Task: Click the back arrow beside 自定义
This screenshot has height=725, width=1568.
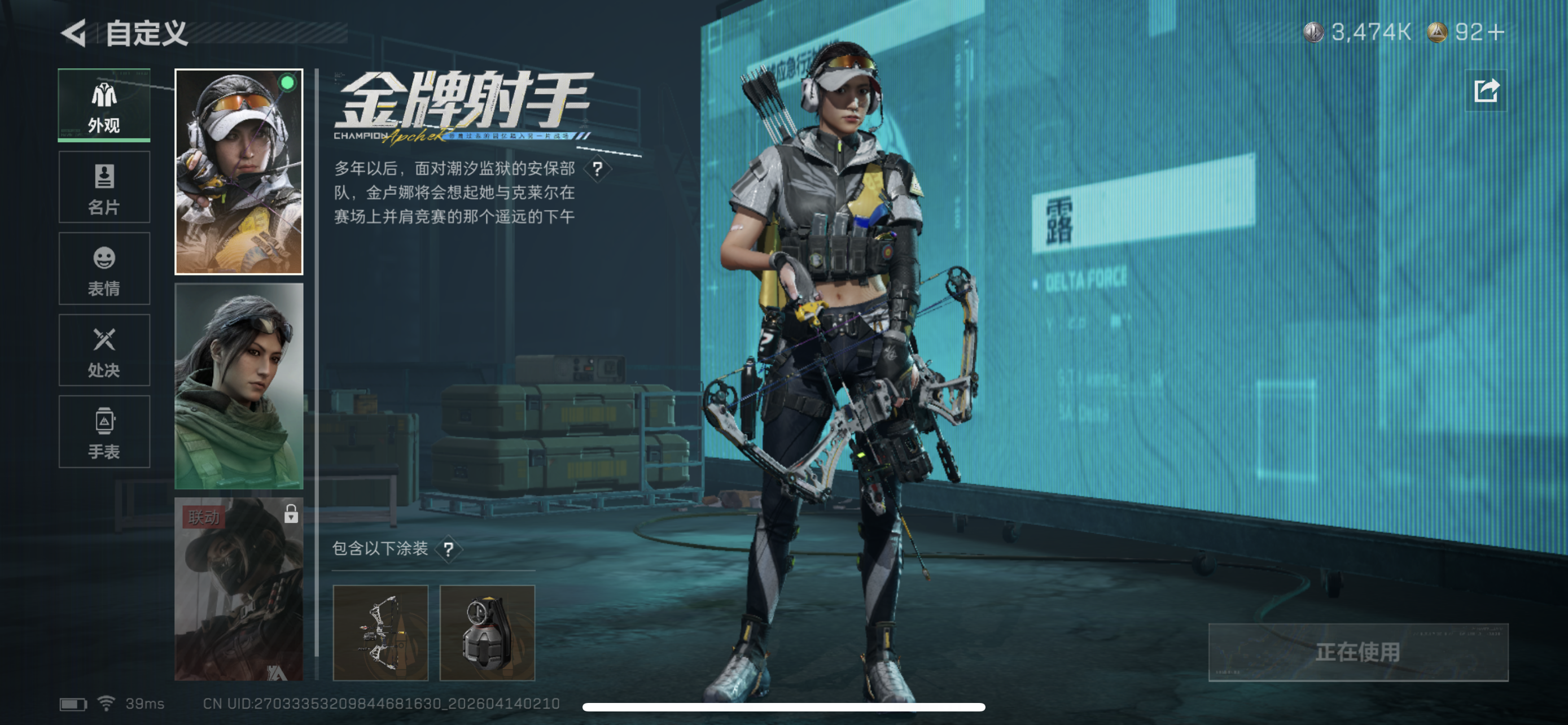Action: click(x=72, y=33)
